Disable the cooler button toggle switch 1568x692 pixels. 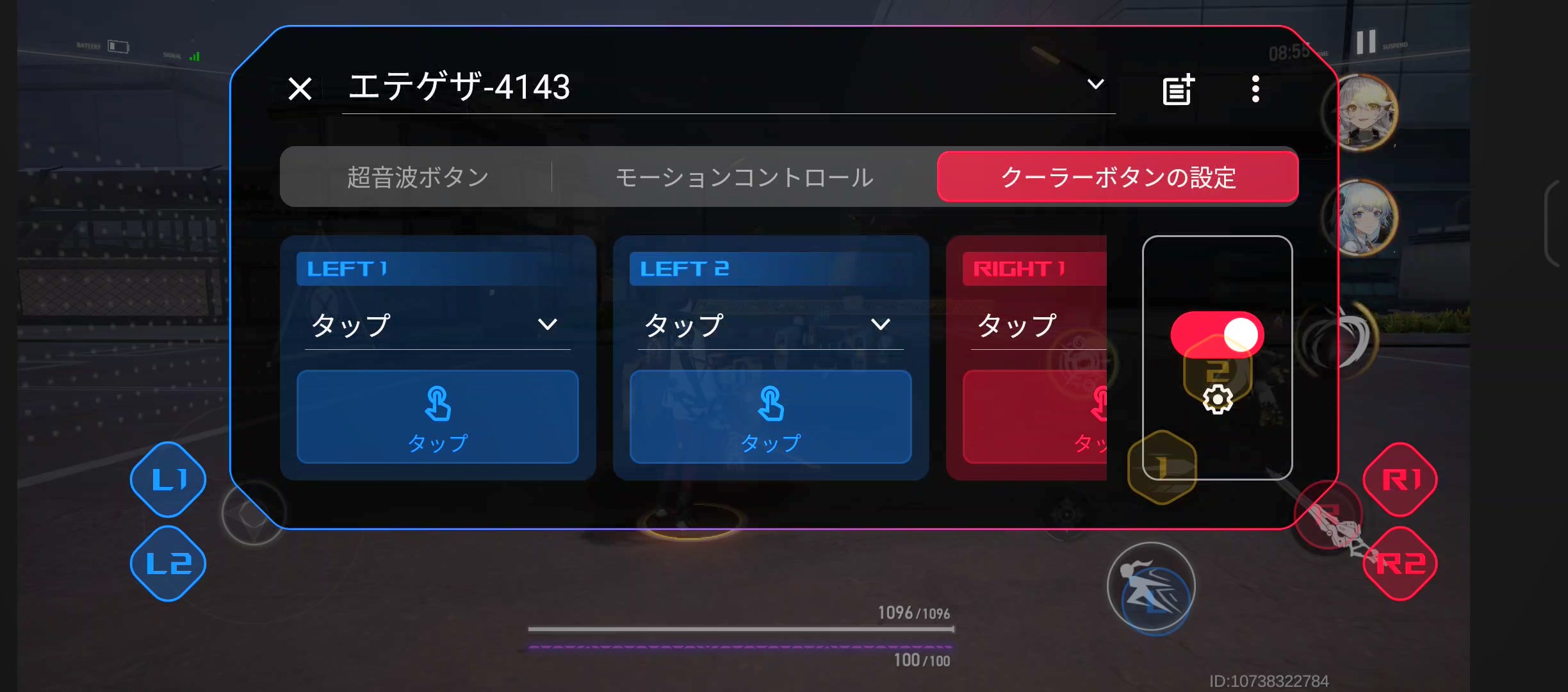(x=1216, y=333)
